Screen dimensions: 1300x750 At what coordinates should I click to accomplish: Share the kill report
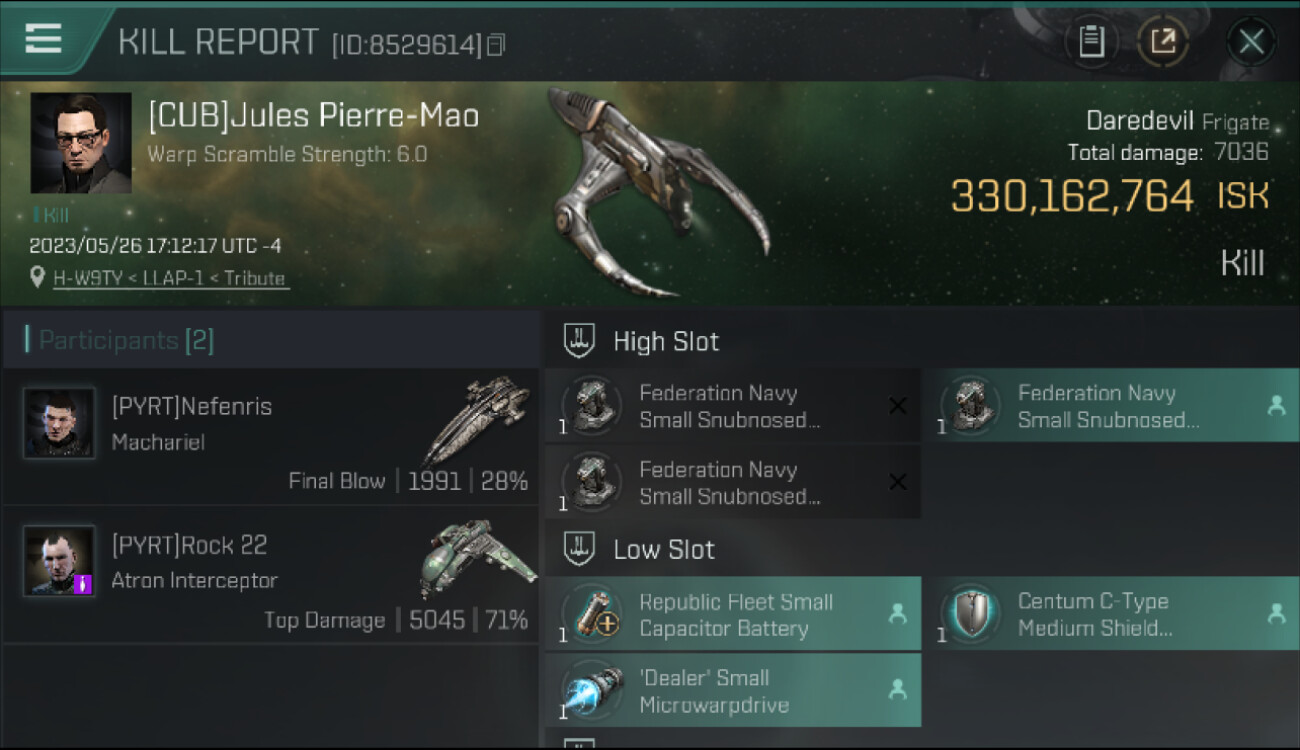tap(1163, 42)
